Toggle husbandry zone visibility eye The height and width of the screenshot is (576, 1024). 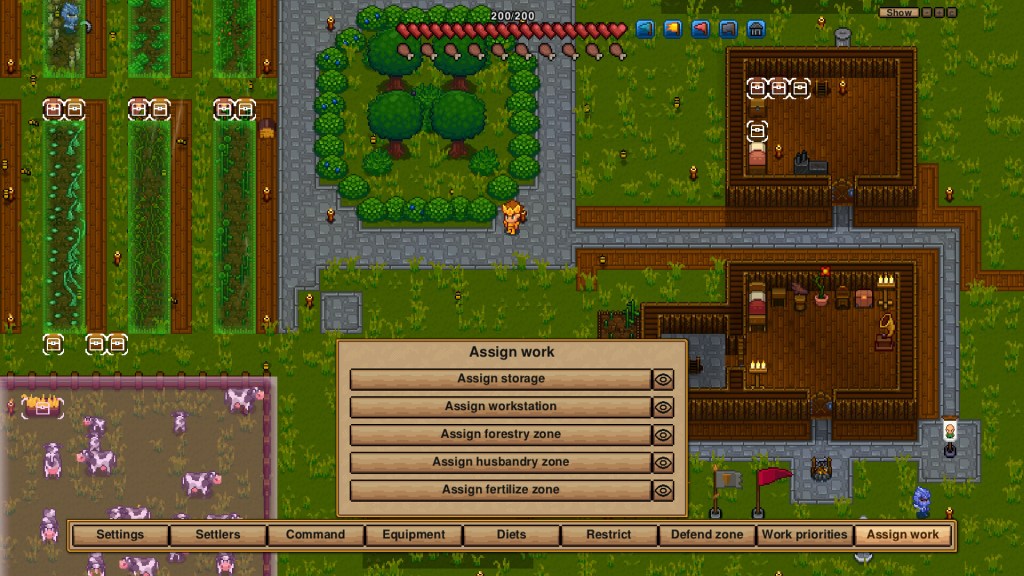click(x=663, y=463)
